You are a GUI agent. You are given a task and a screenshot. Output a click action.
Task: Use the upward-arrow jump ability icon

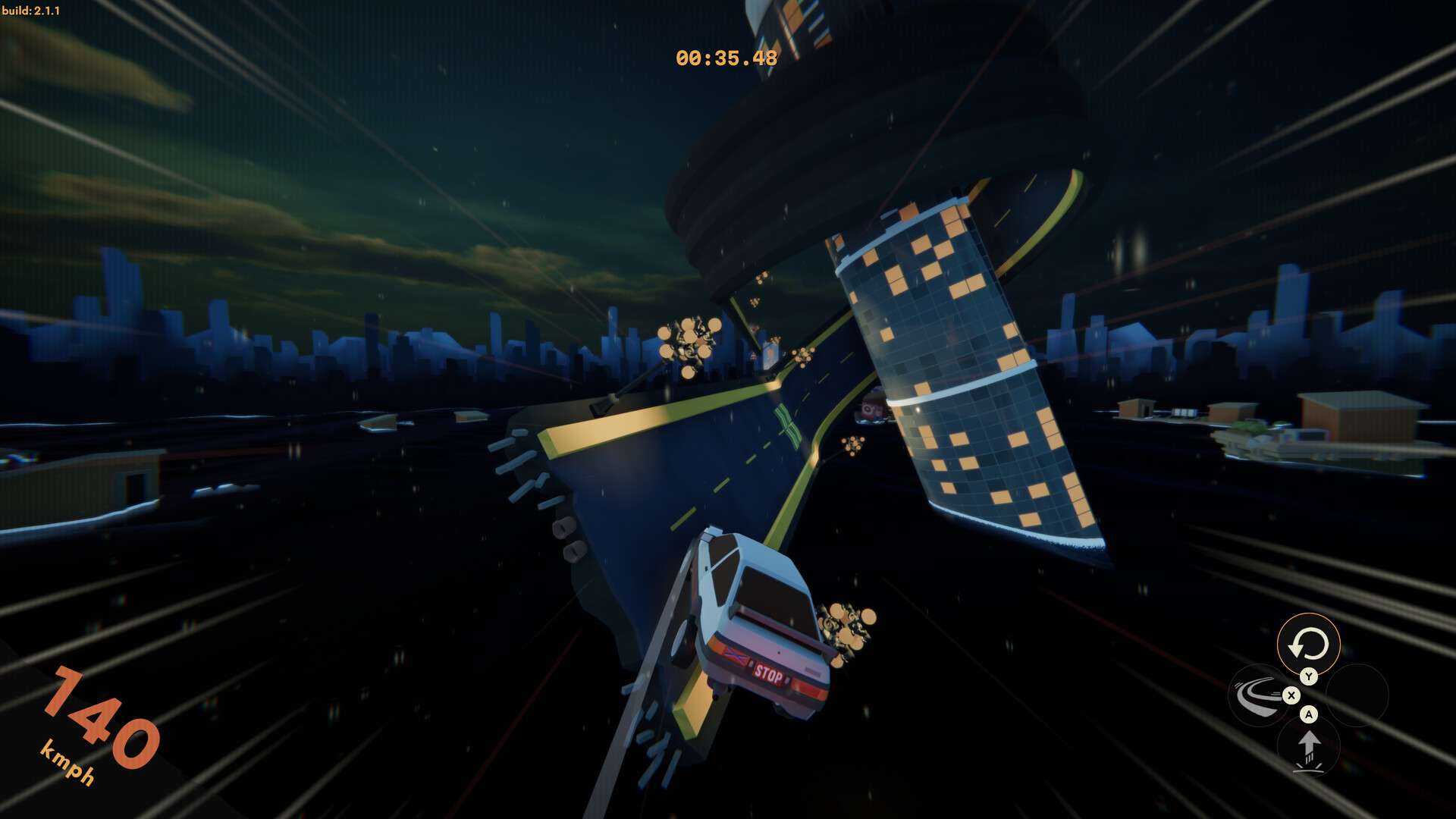pyautogui.click(x=1309, y=746)
